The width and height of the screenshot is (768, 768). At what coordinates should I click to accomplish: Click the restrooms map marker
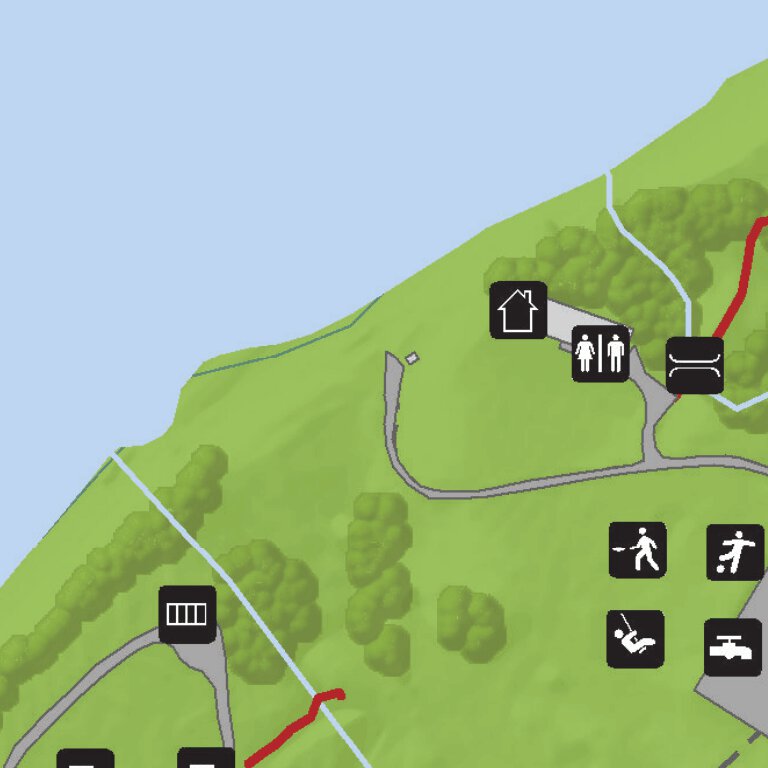(x=600, y=353)
